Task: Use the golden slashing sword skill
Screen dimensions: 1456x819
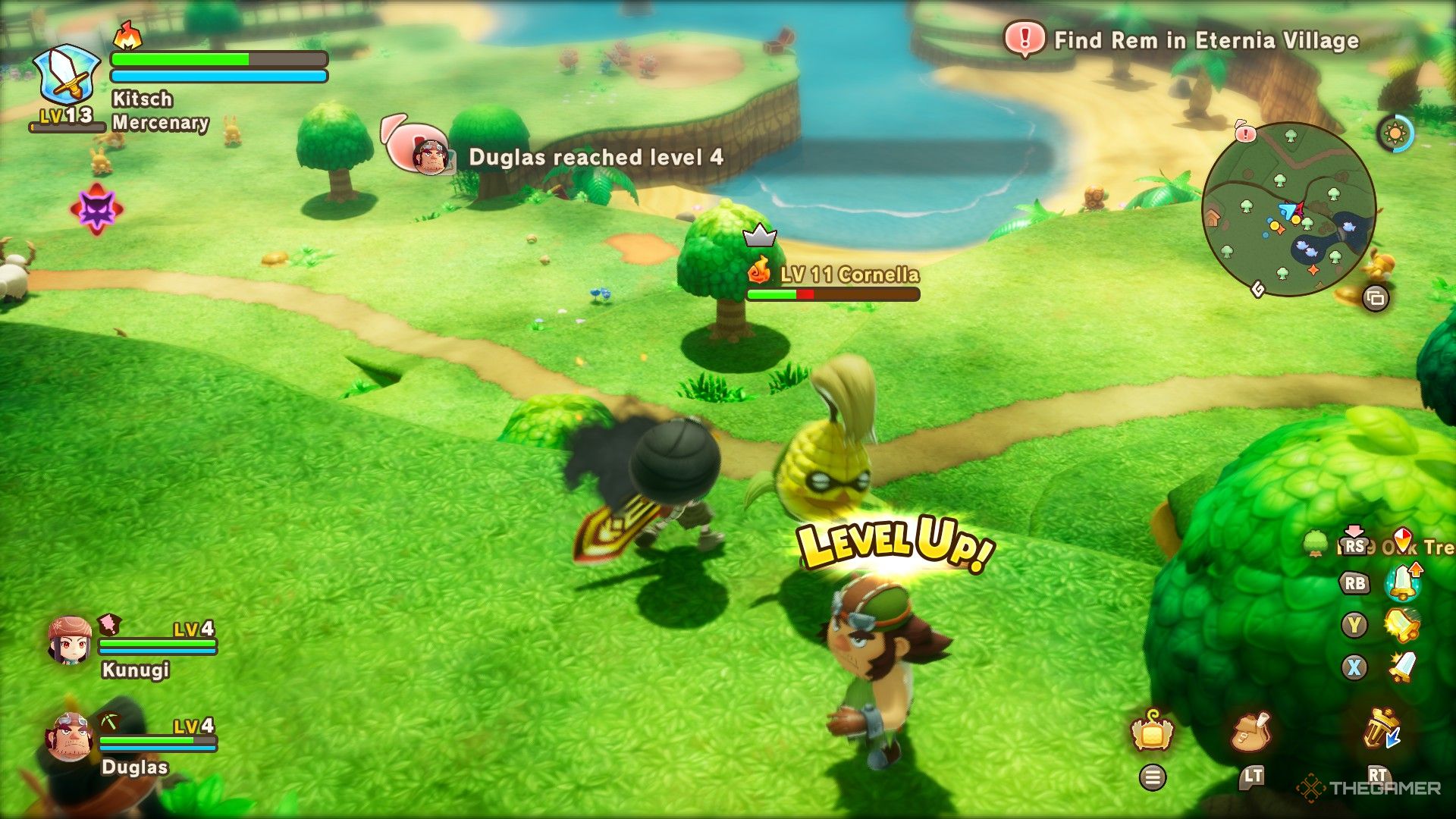Action: coord(1401,625)
